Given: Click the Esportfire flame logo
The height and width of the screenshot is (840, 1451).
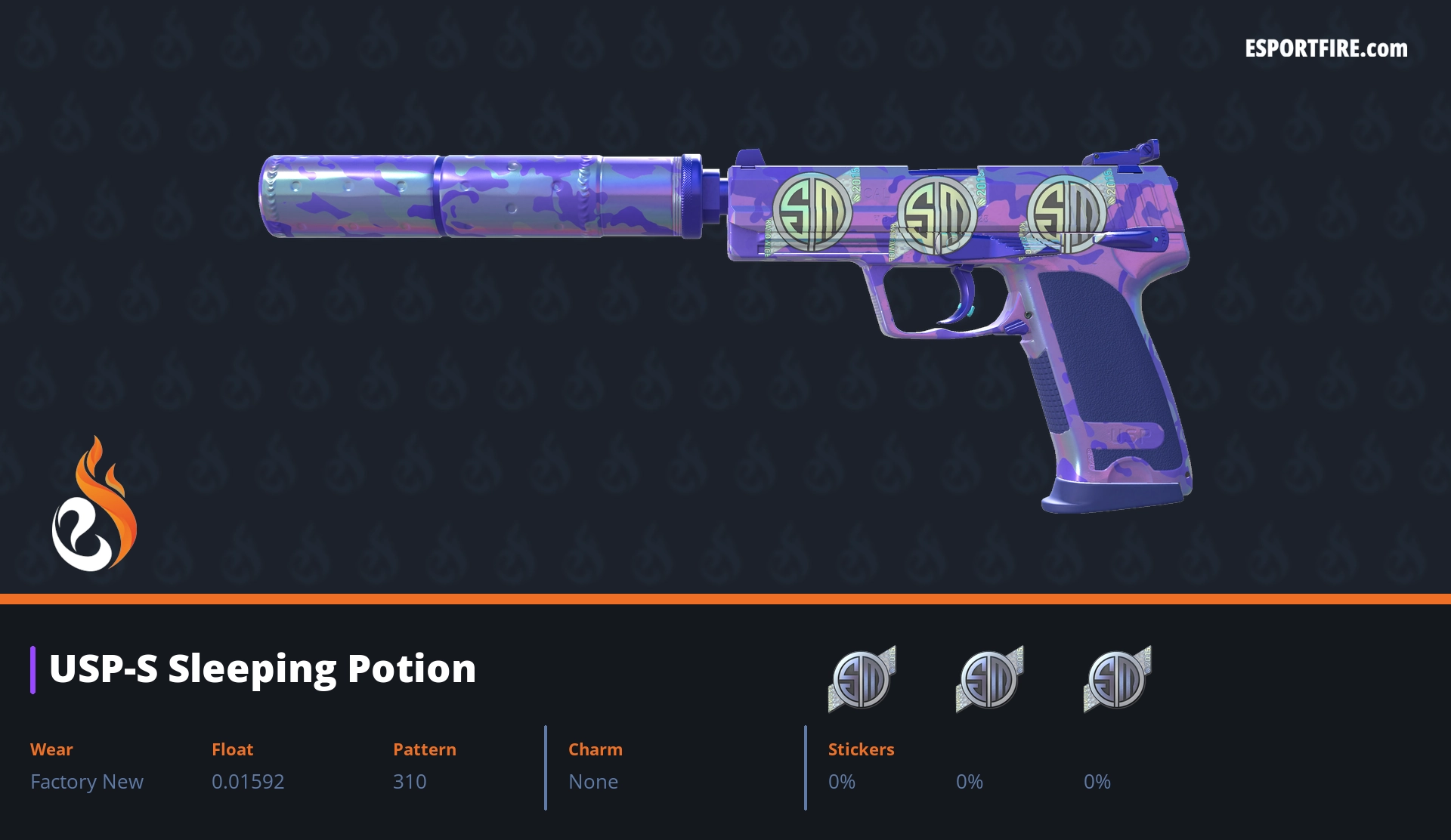Looking at the screenshot, I should (94, 505).
